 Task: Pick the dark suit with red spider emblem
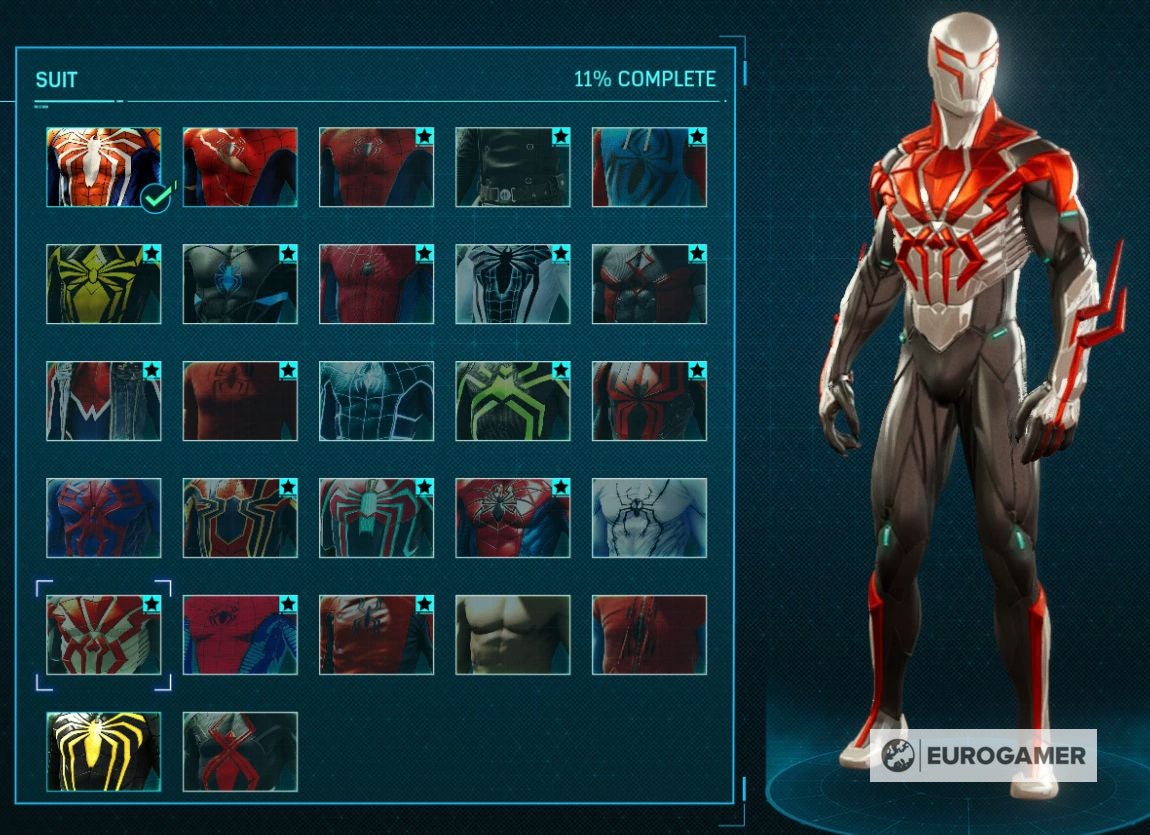(x=240, y=751)
